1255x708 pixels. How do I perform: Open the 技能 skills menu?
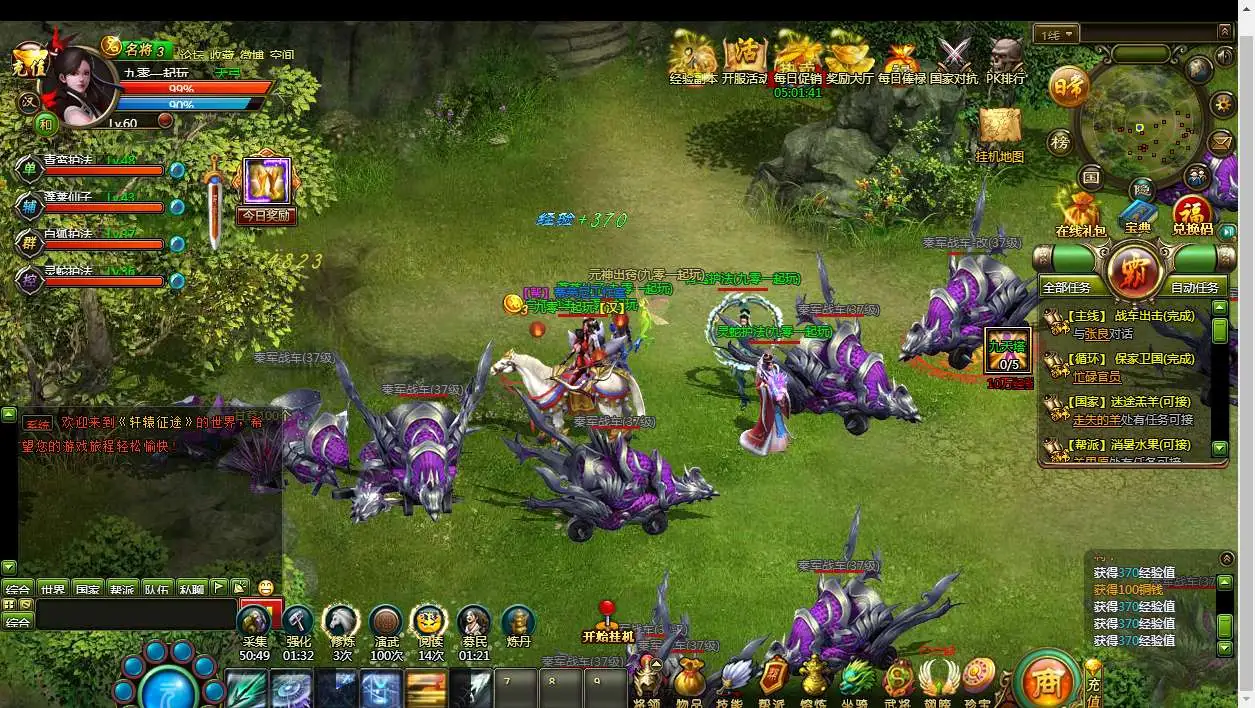pos(732,680)
